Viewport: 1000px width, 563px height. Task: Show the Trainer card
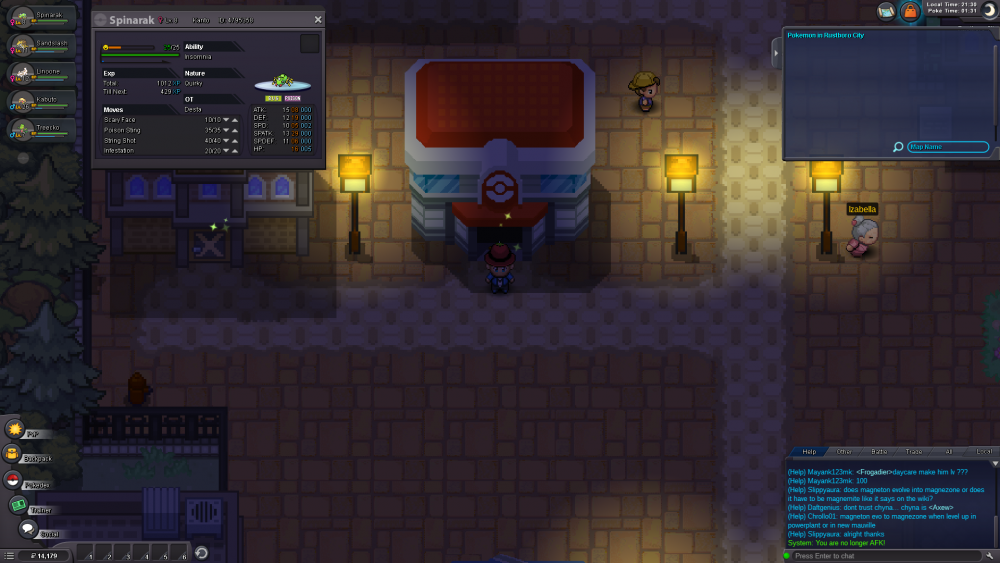click(18, 505)
